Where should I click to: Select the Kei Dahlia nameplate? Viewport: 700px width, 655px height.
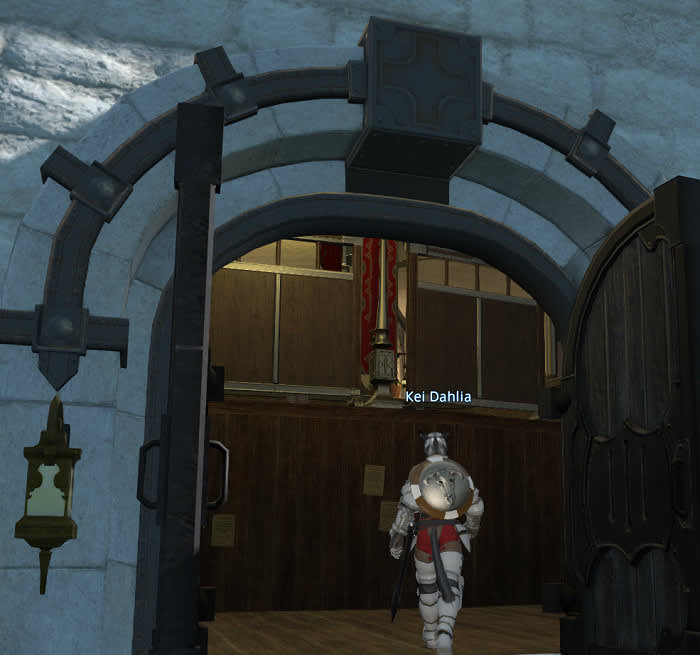438,396
